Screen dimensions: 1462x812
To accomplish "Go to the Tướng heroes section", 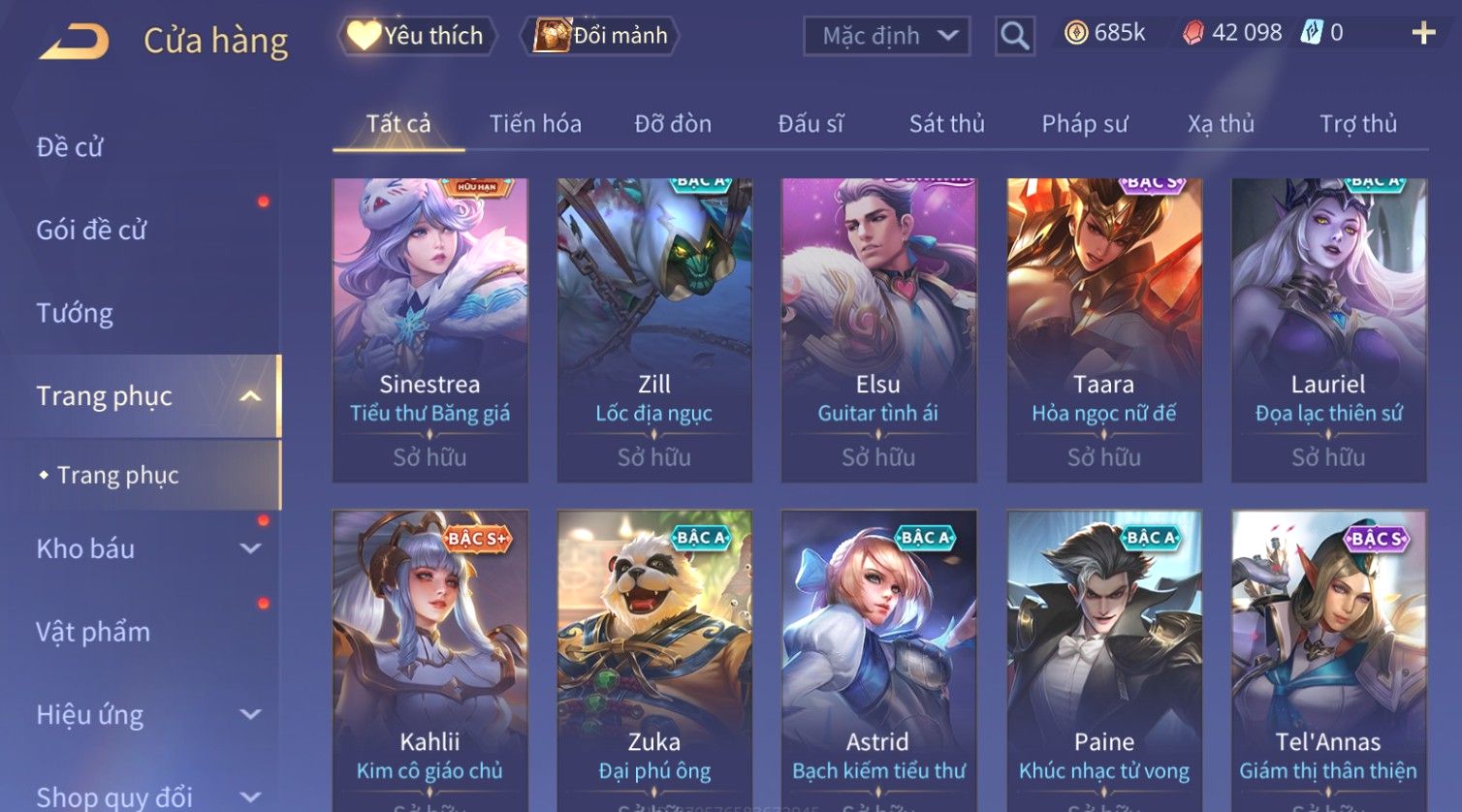I will coord(75,313).
